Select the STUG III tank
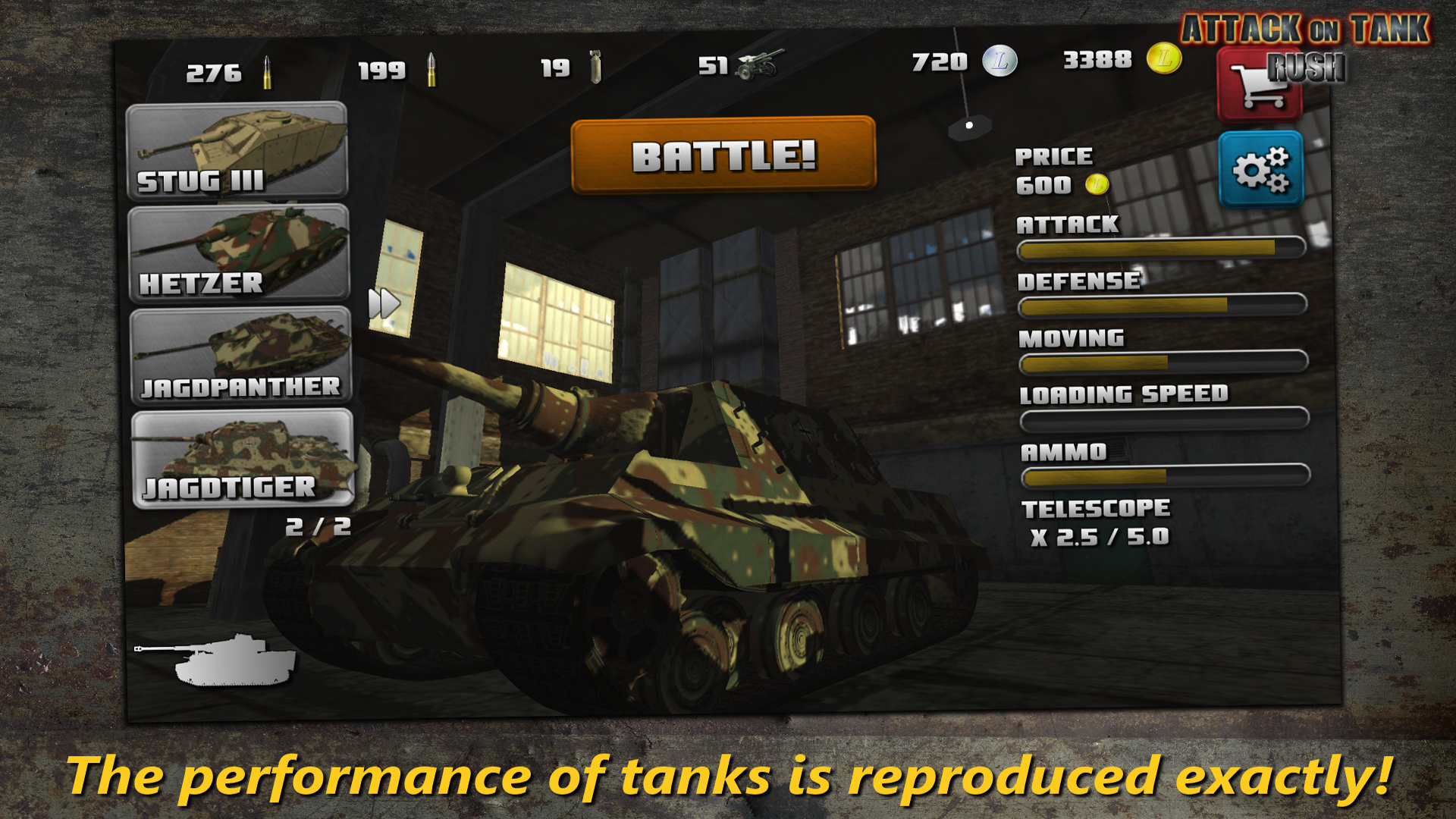 239,148
